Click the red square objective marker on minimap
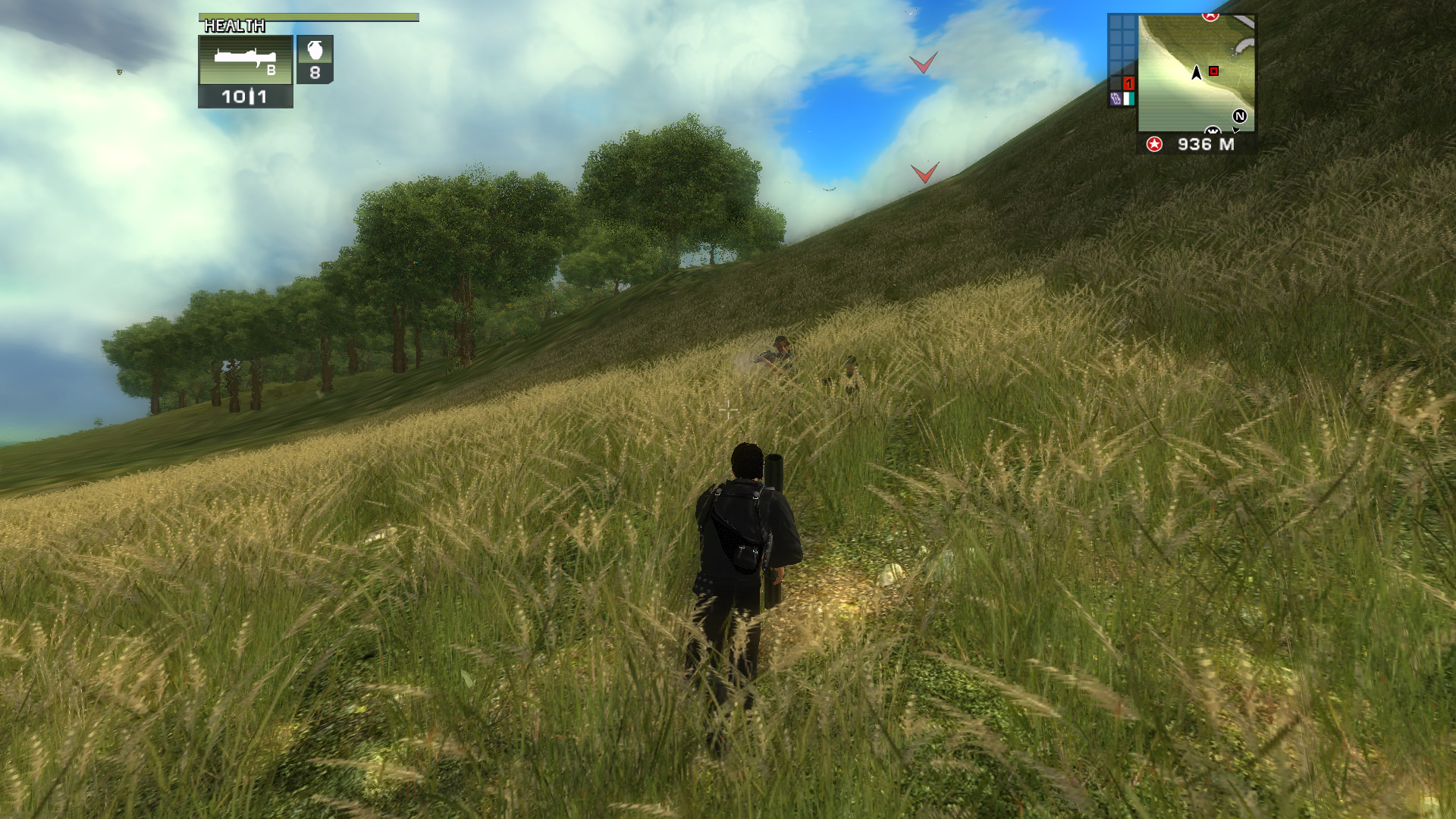This screenshot has width=1456, height=819. tap(1213, 71)
